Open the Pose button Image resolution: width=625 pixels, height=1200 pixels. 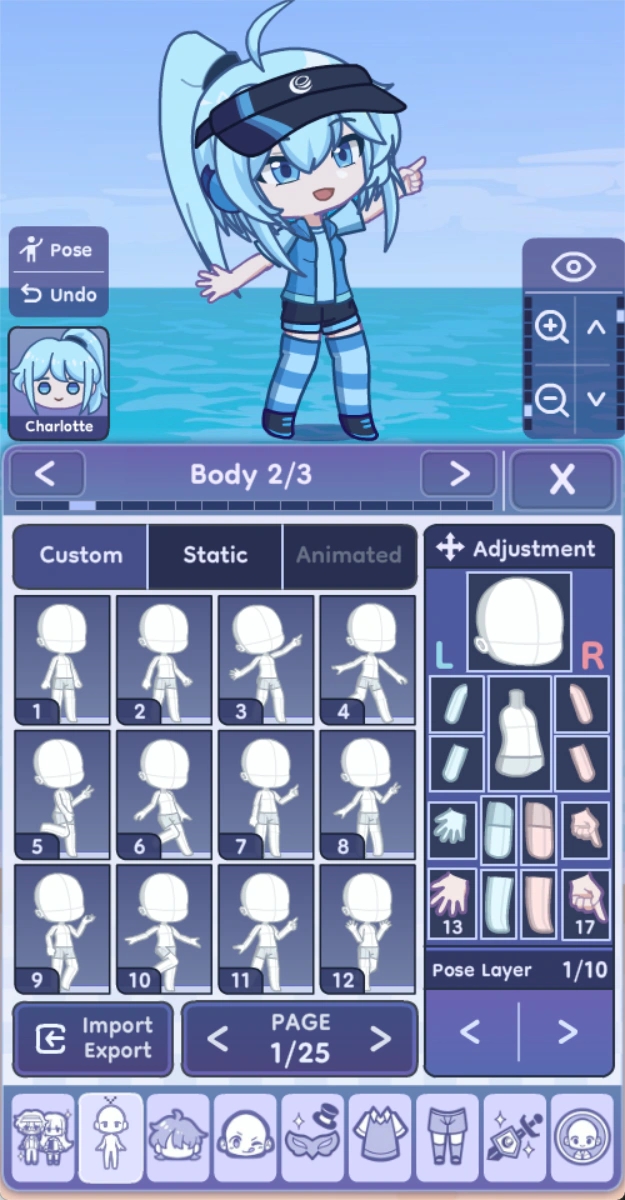(x=58, y=250)
